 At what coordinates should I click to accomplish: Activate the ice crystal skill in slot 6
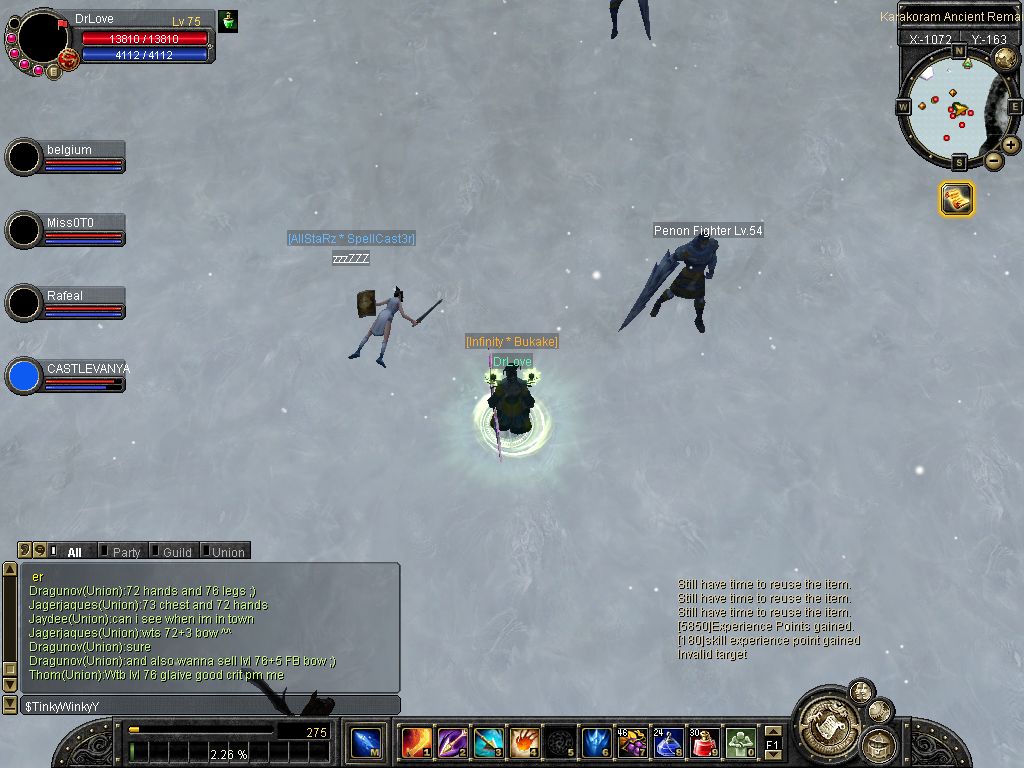coord(596,743)
